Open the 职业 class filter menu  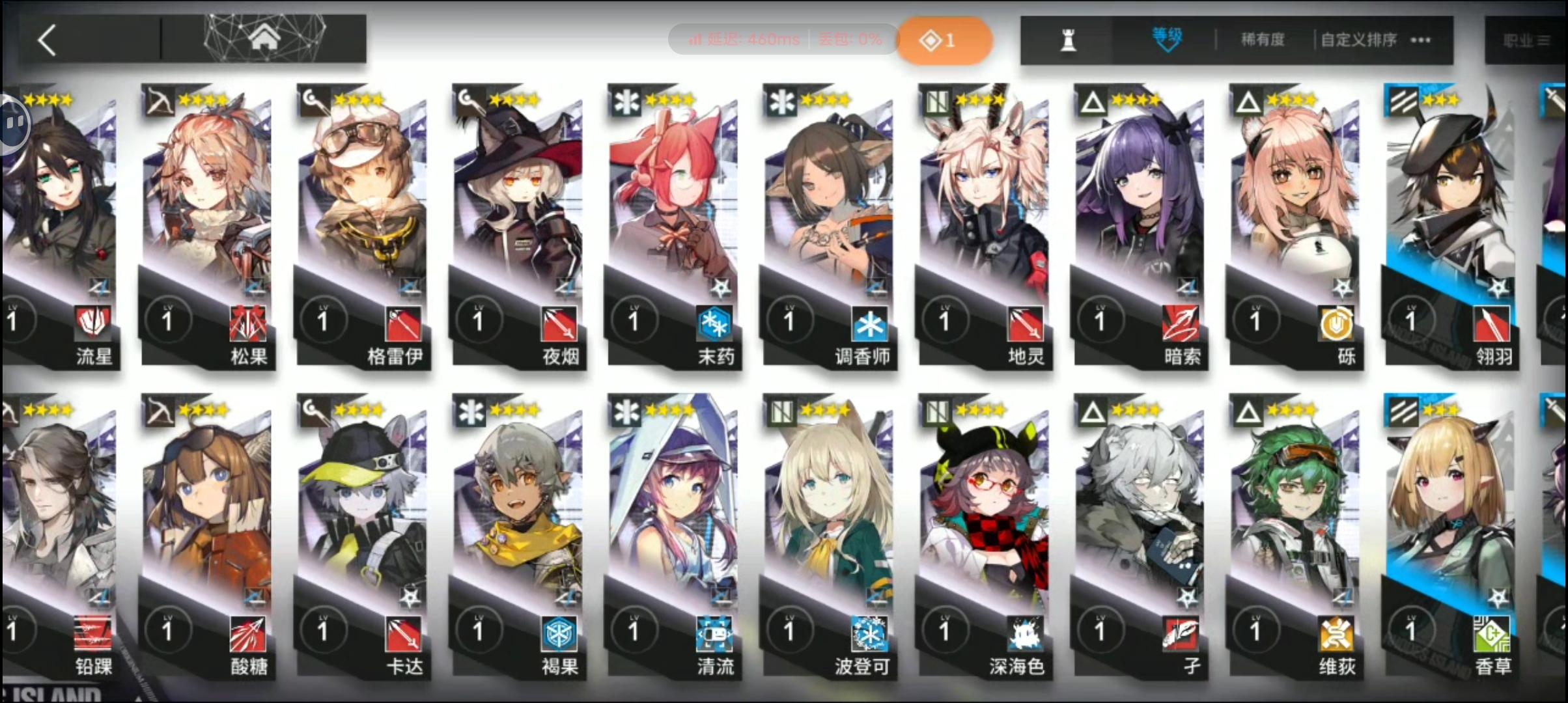[x=1527, y=39]
